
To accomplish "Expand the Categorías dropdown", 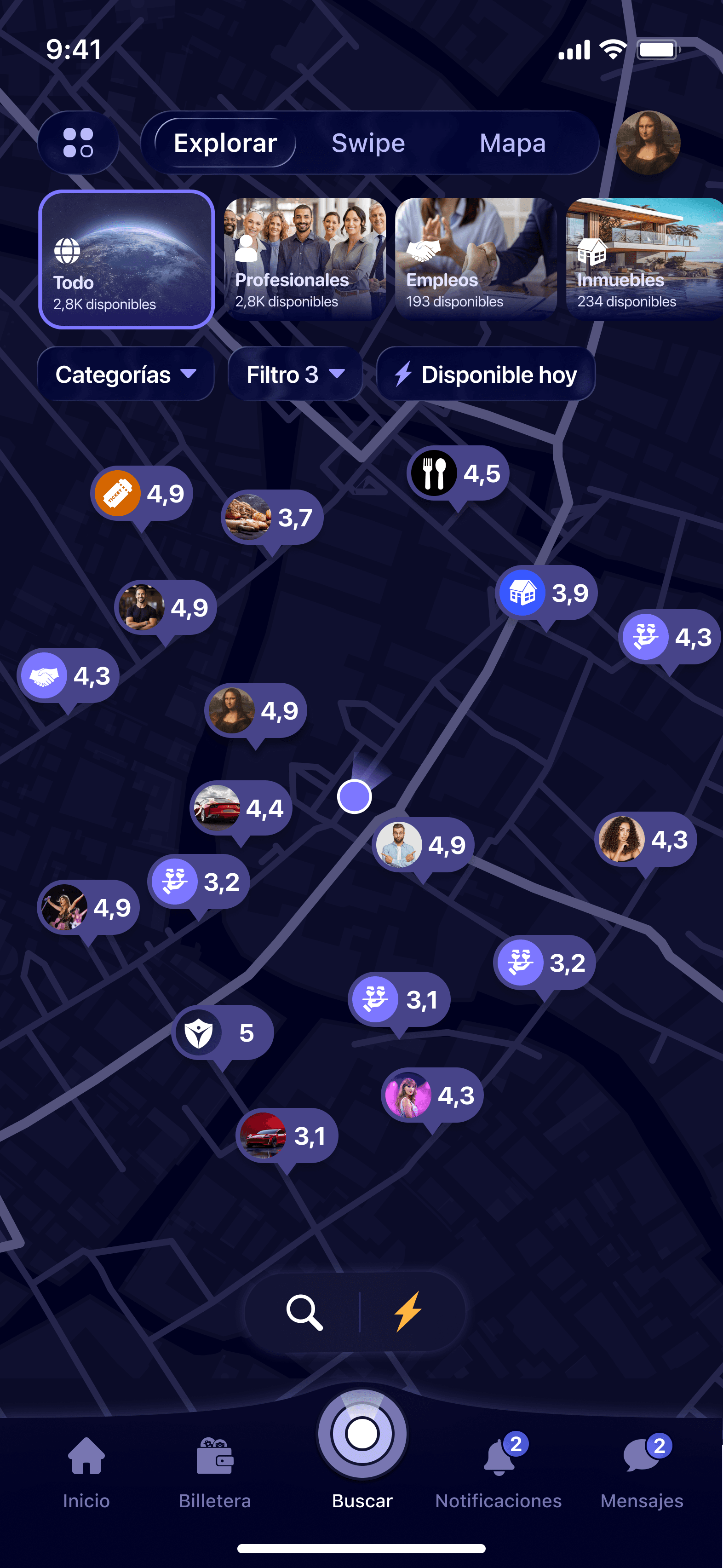I will 126,374.
